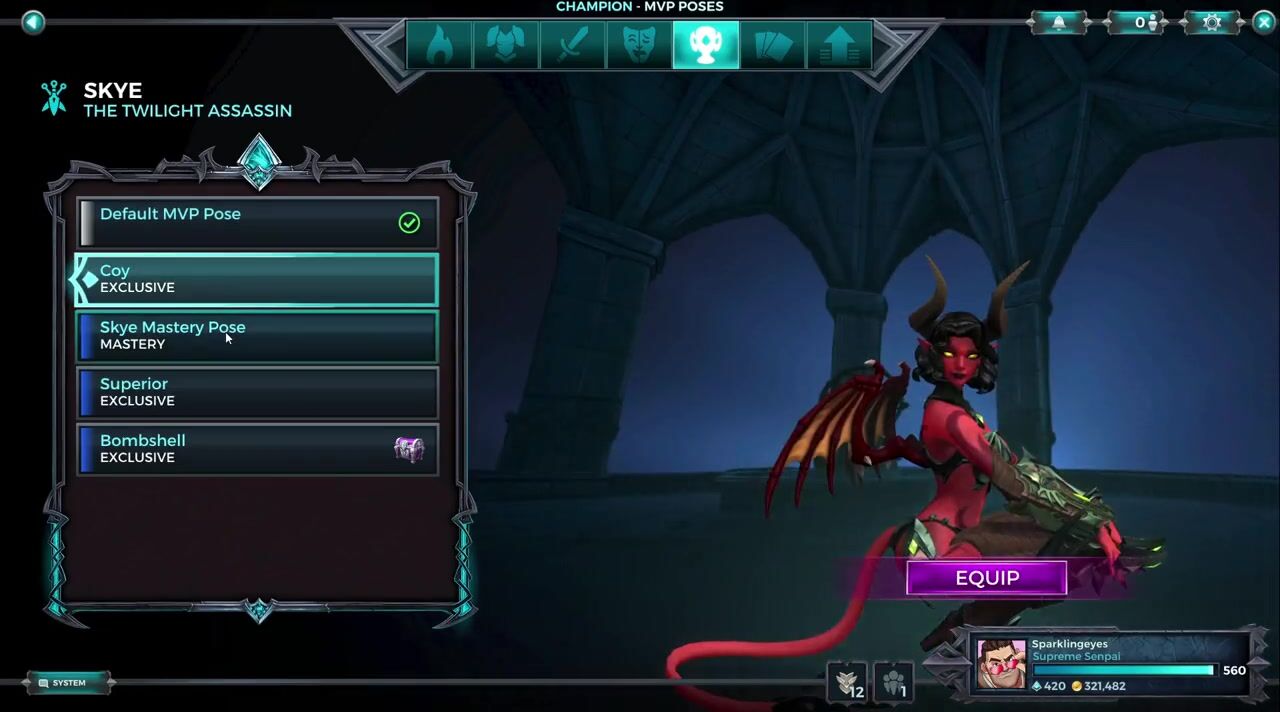1280x712 pixels.
Task: Open the notifications bell
Action: pyautogui.click(x=1059, y=22)
